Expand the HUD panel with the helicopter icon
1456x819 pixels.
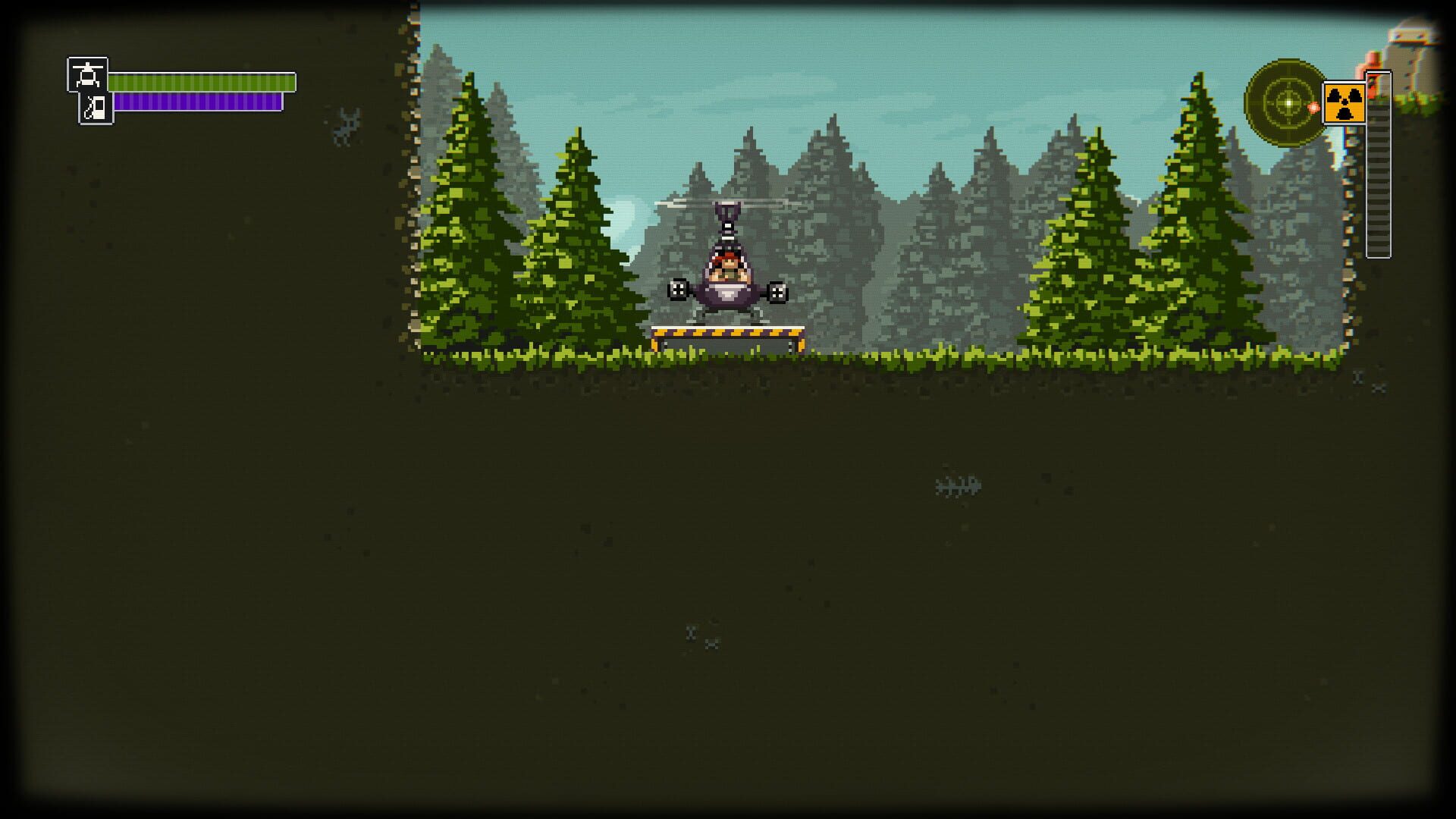click(x=89, y=76)
